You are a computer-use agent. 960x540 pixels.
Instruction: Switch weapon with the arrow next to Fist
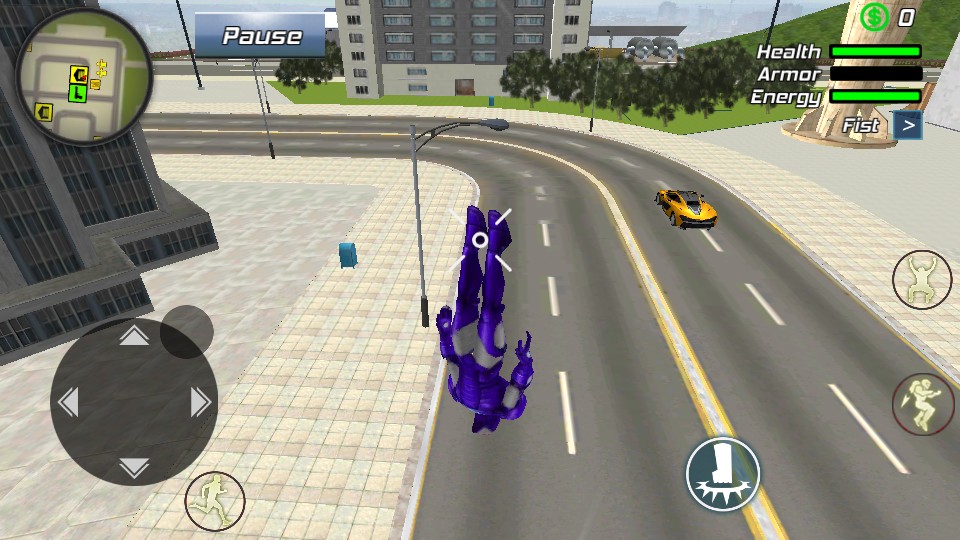908,125
